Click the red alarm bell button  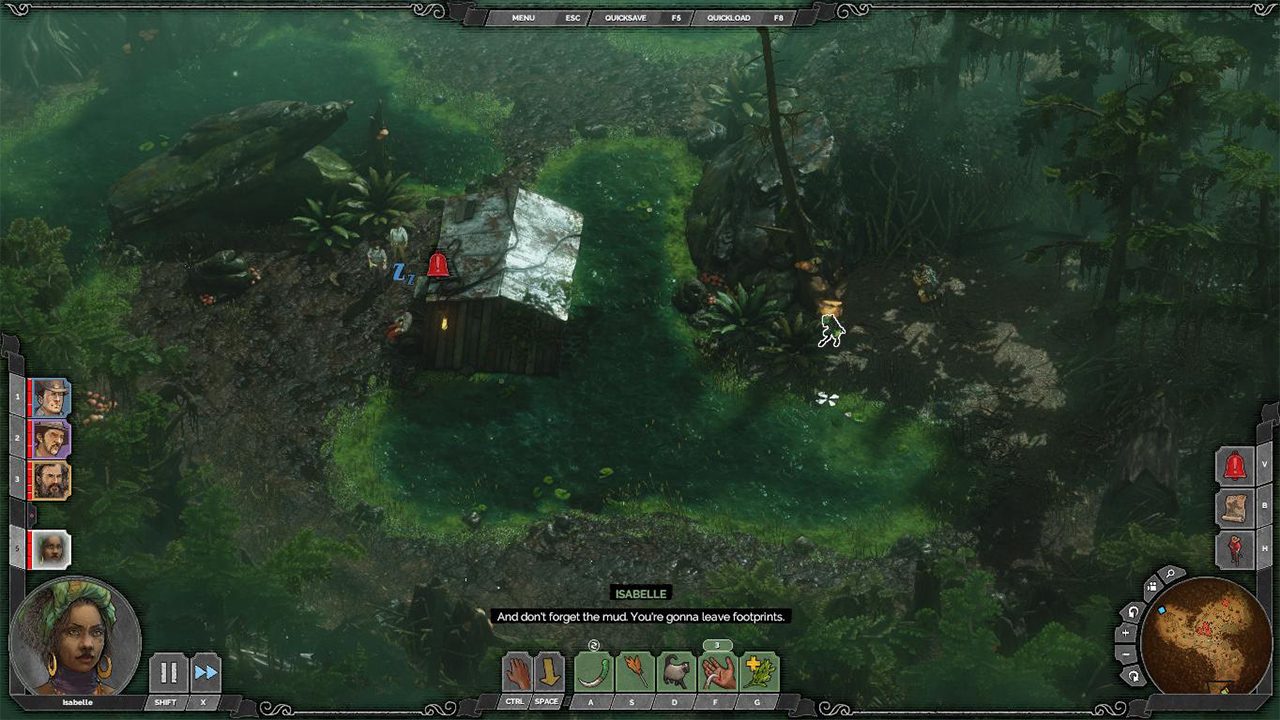point(1235,466)
